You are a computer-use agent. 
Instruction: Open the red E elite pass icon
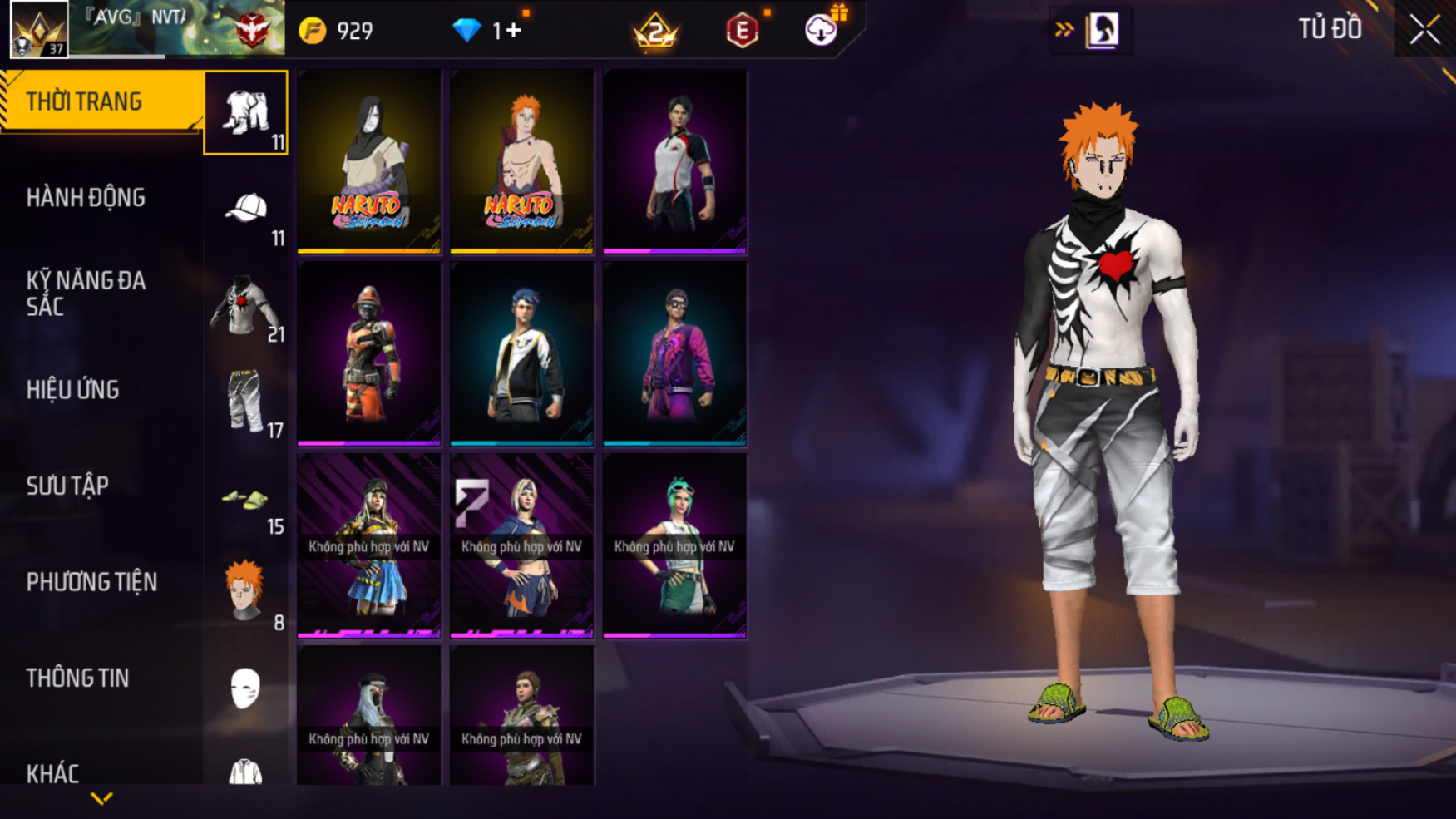click(742, 32)
